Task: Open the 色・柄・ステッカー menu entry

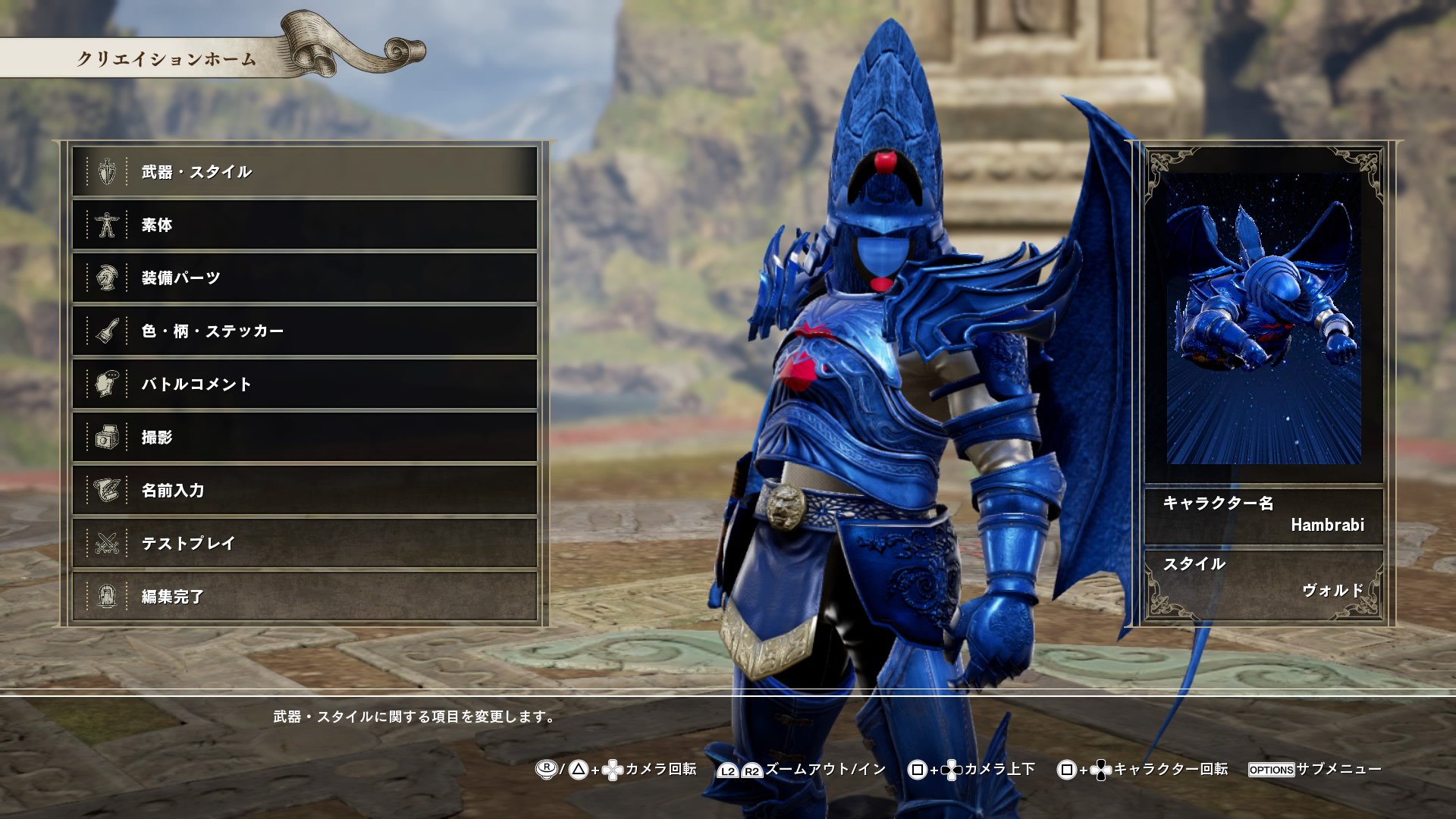Action: tap(303, 331)
